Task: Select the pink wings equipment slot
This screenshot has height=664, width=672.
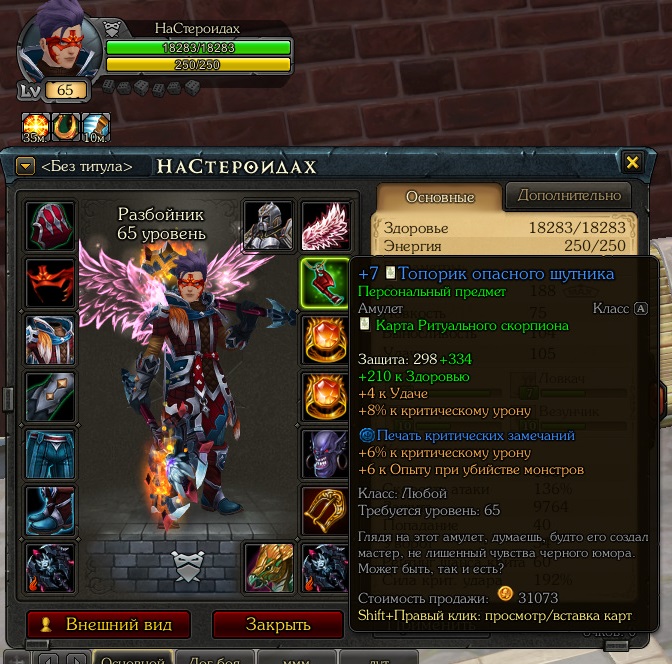Action: [325, 227]
